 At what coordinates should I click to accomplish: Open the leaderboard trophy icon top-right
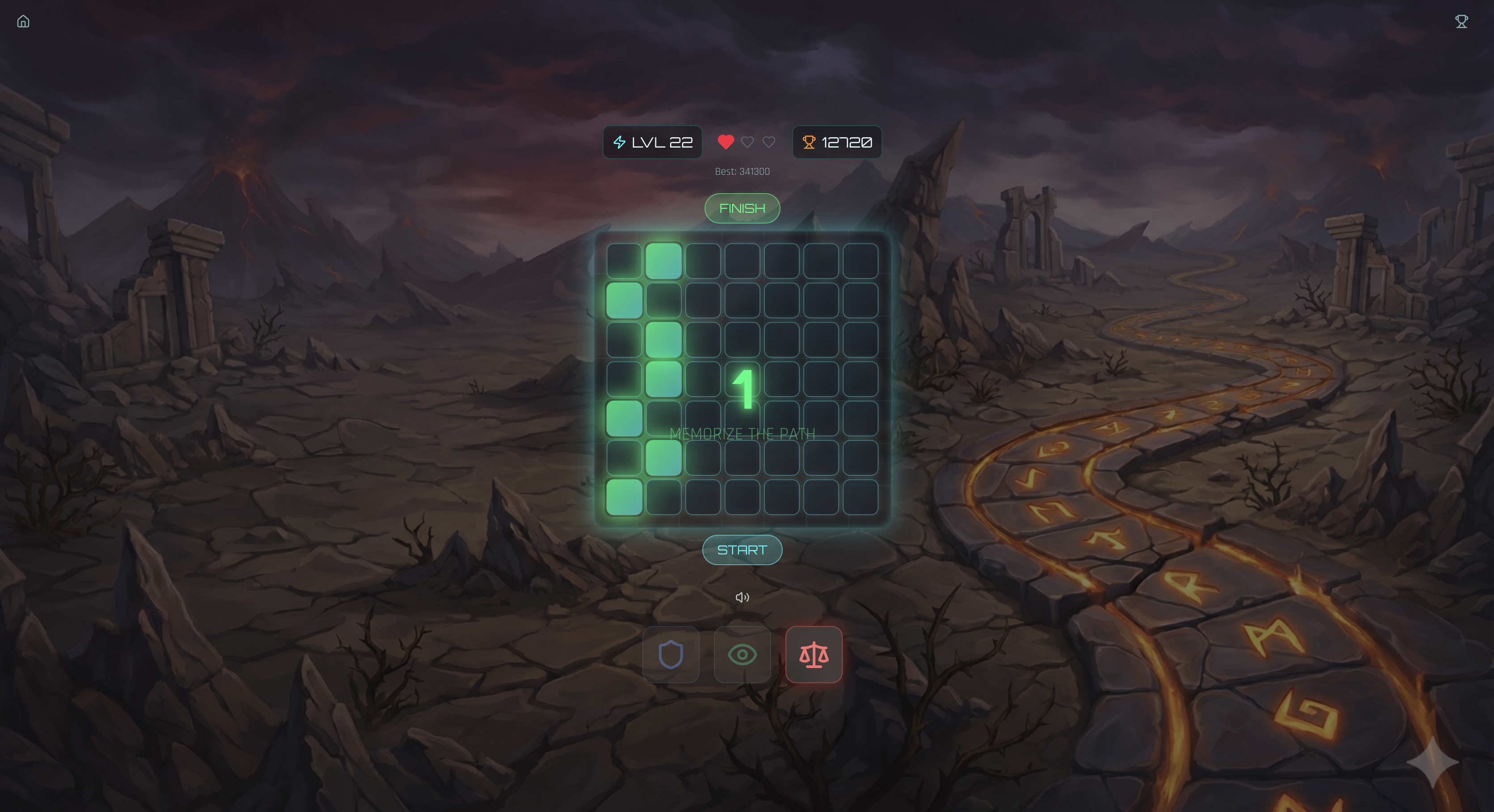click(1461, 21)
